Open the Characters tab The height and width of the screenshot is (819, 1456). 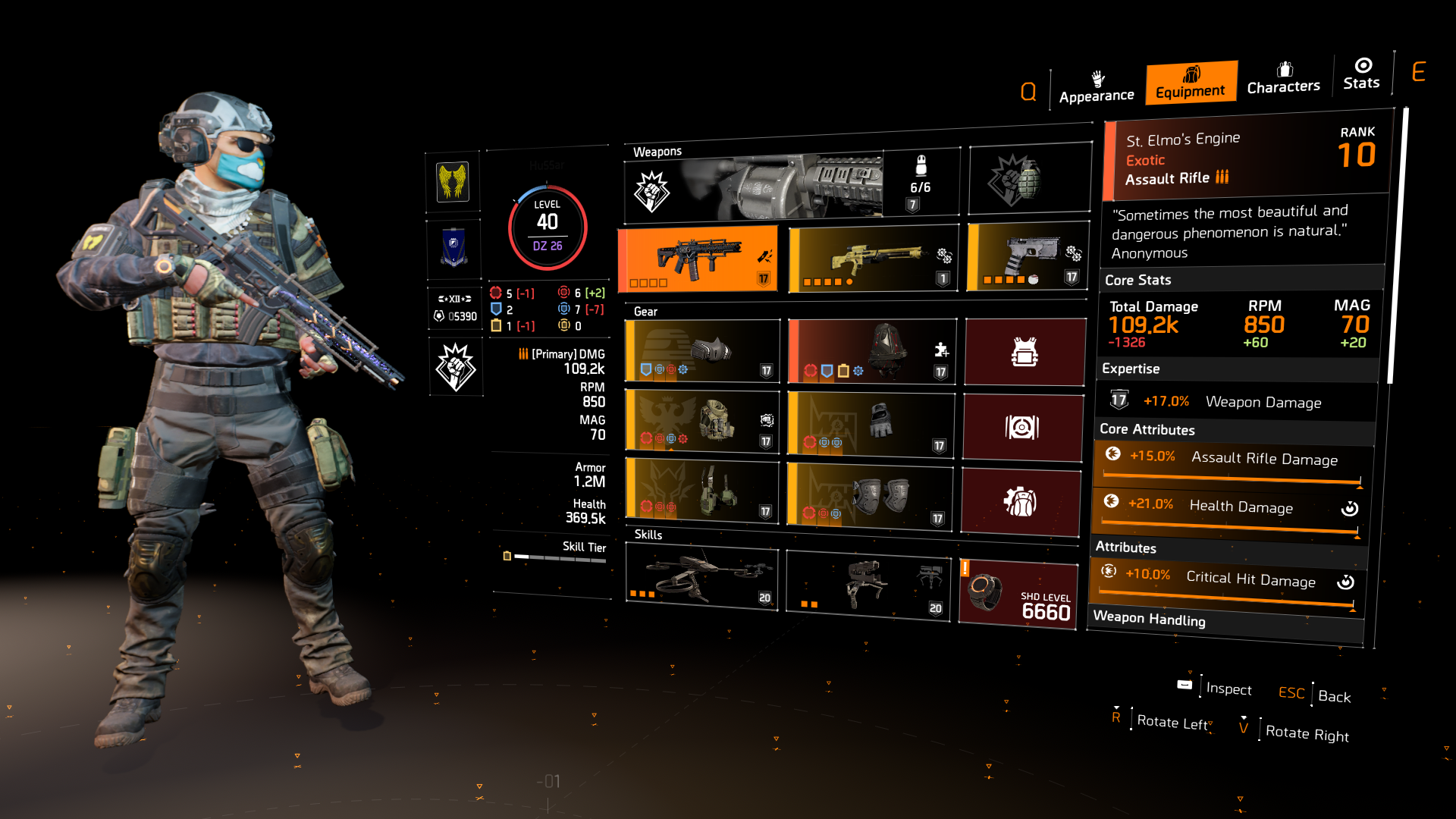pos(1283,80)
